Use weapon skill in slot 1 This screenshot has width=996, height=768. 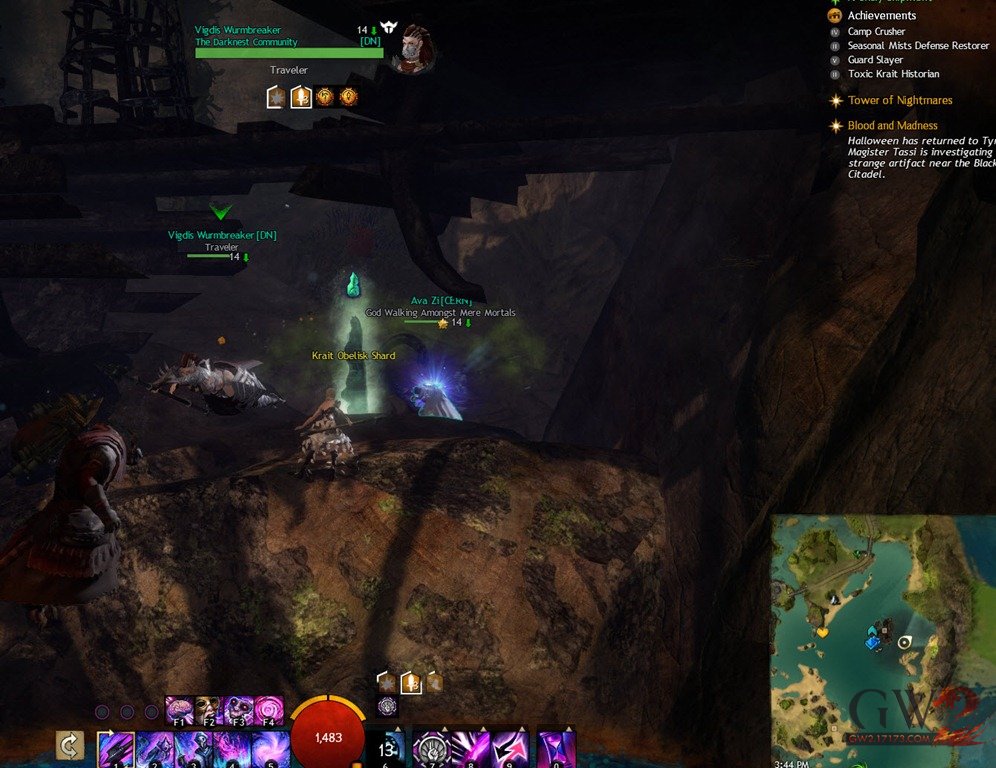tap(115, 750)
